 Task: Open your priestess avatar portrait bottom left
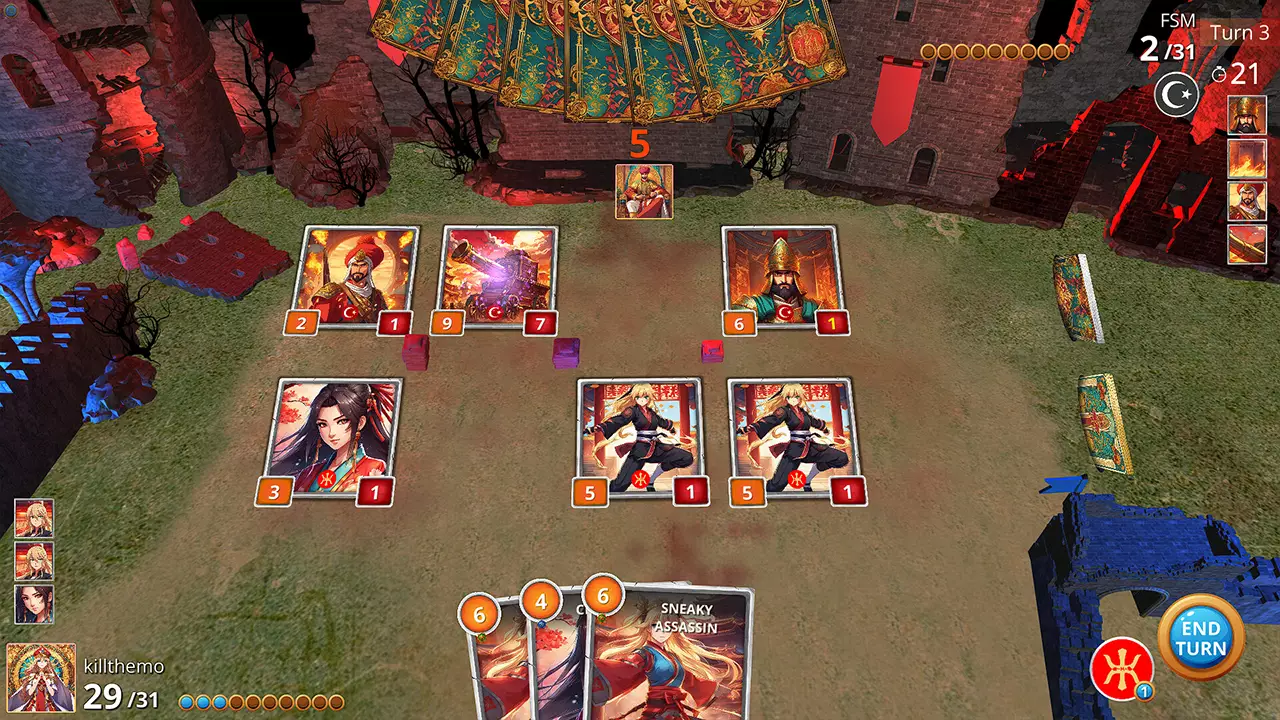42,680
